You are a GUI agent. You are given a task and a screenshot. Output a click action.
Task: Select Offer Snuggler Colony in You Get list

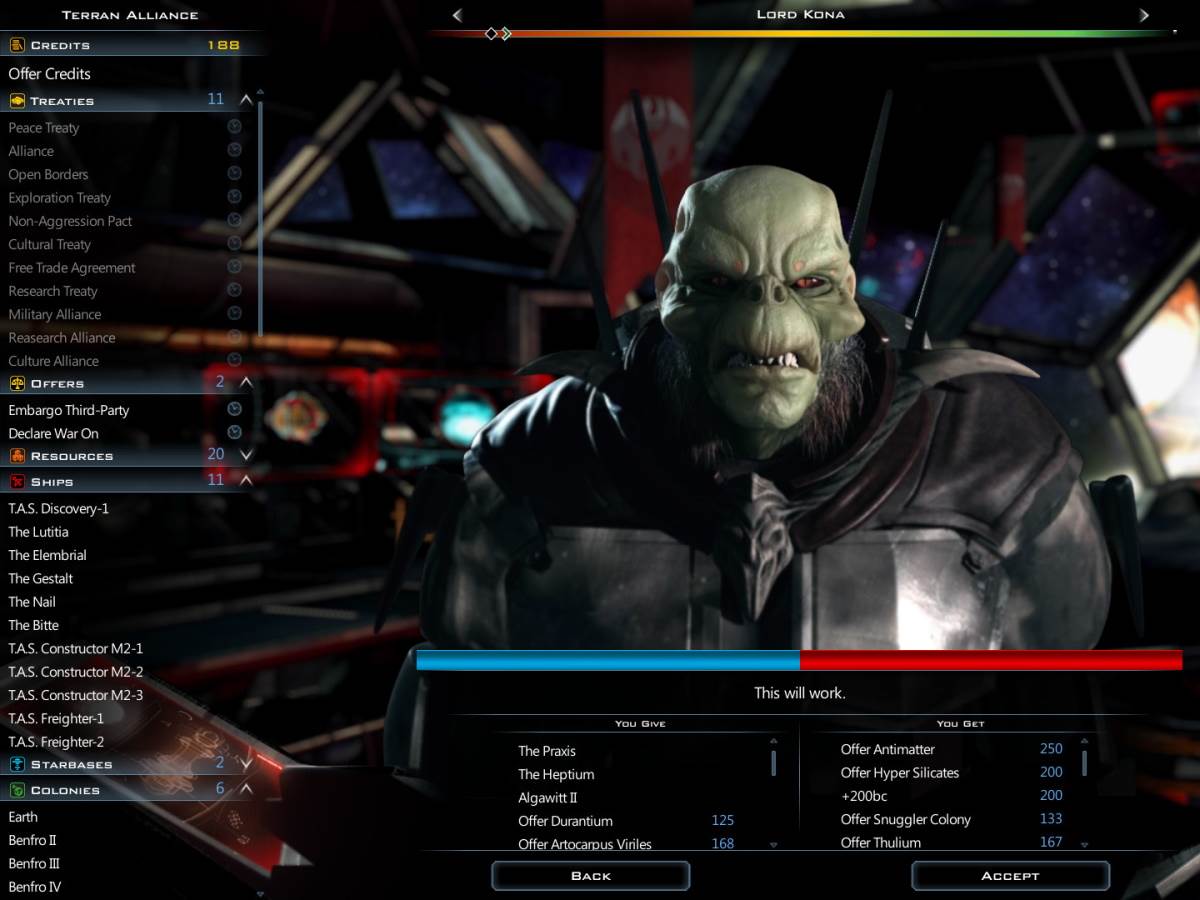point(906,819)
